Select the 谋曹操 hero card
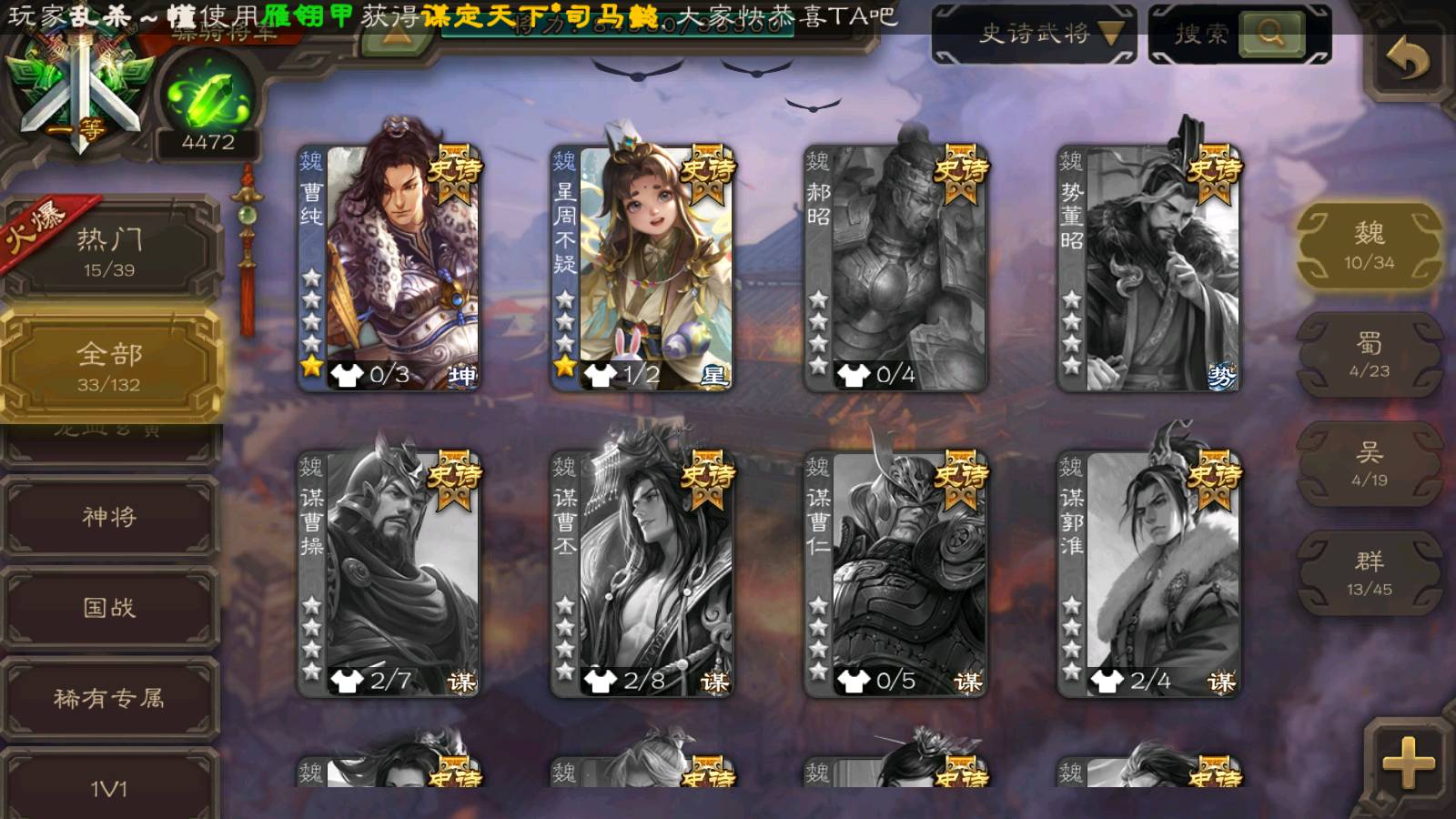Viewport: 1456px width, 819px height. coord(391,575)
